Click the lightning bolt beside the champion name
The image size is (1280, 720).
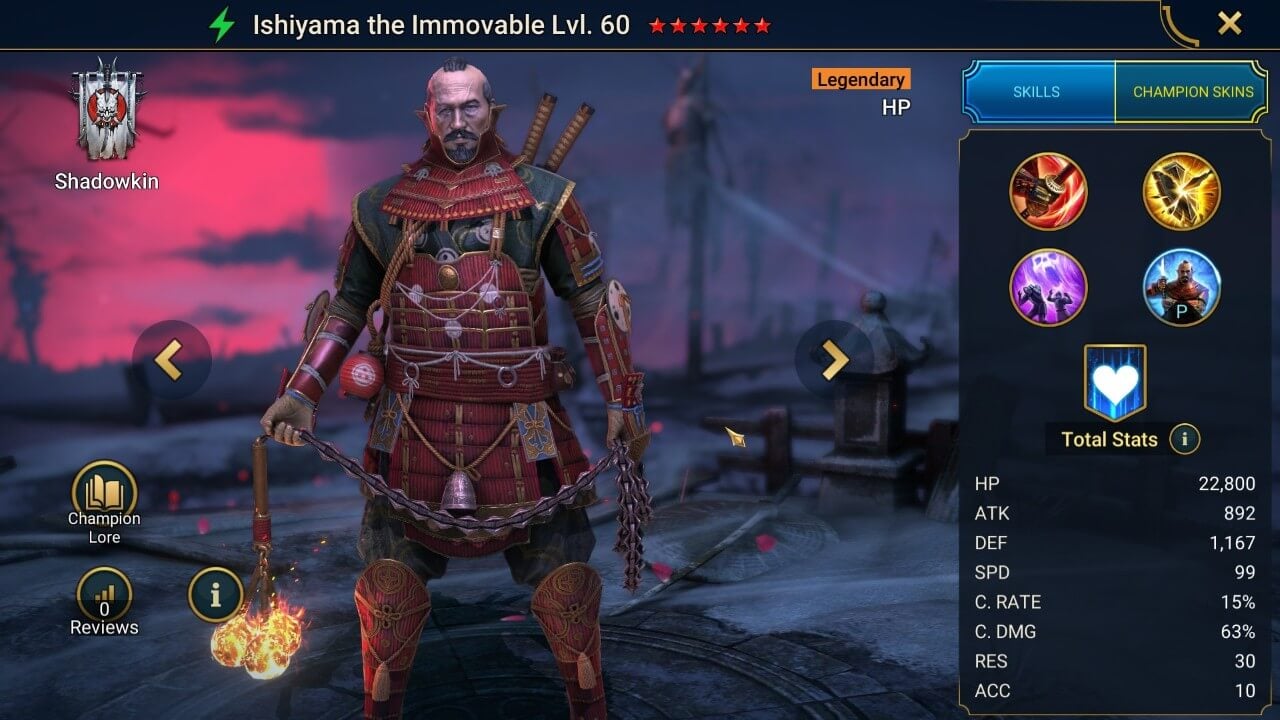224,24
